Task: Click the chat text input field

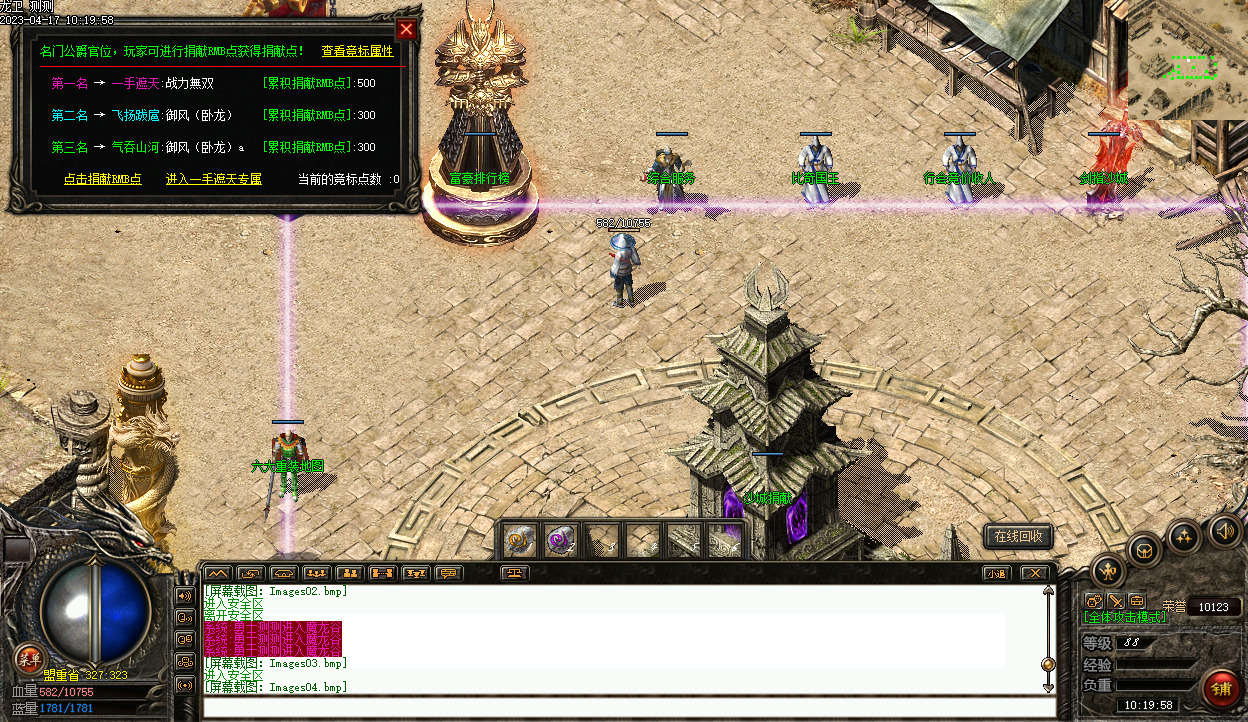Action: (x=628, y=707)
